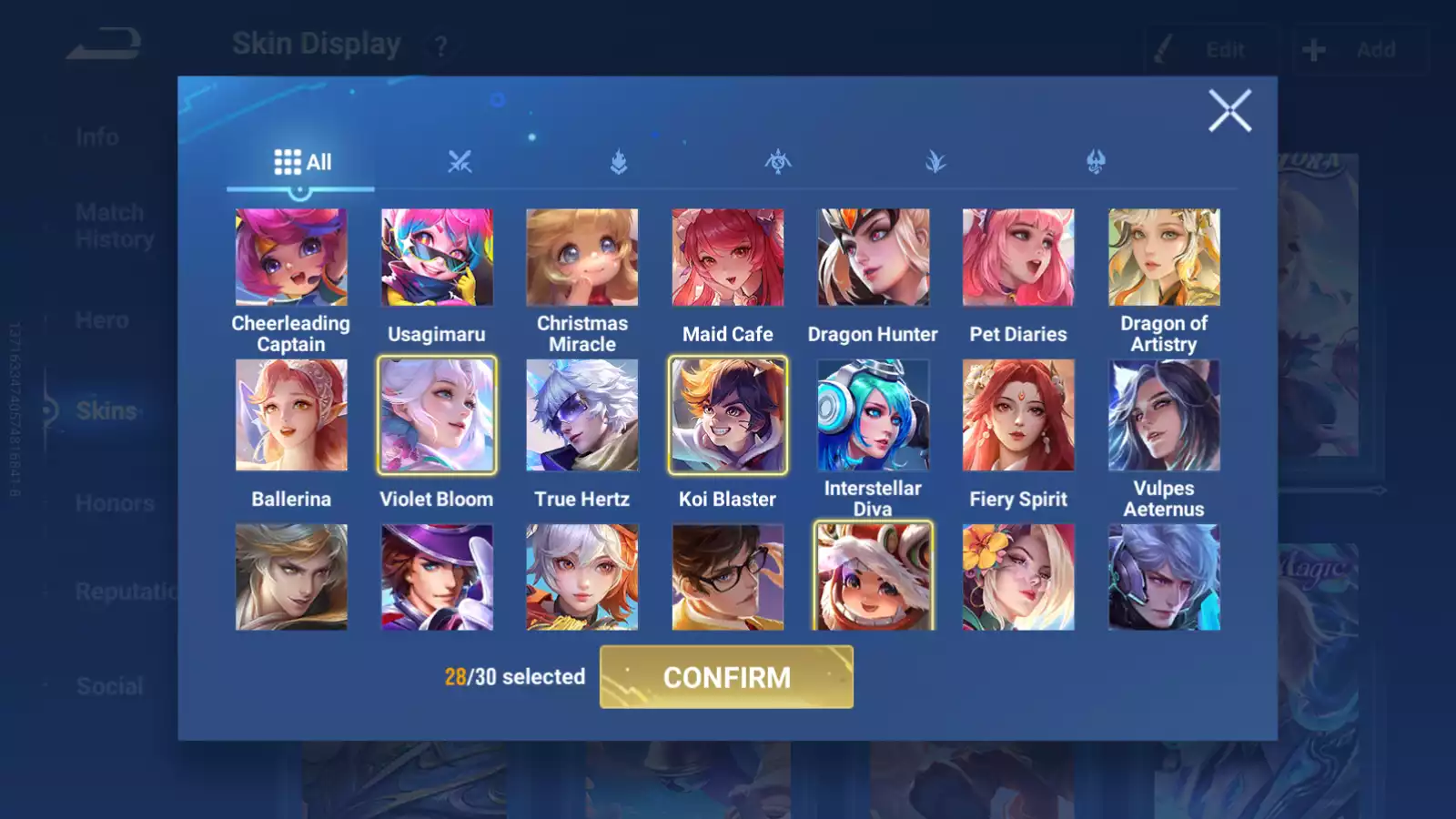Screen dimensions: 1456x819
Task: Open the help question mark beside Skin Display
Action: pyautogui.click(x=440, y=45)
